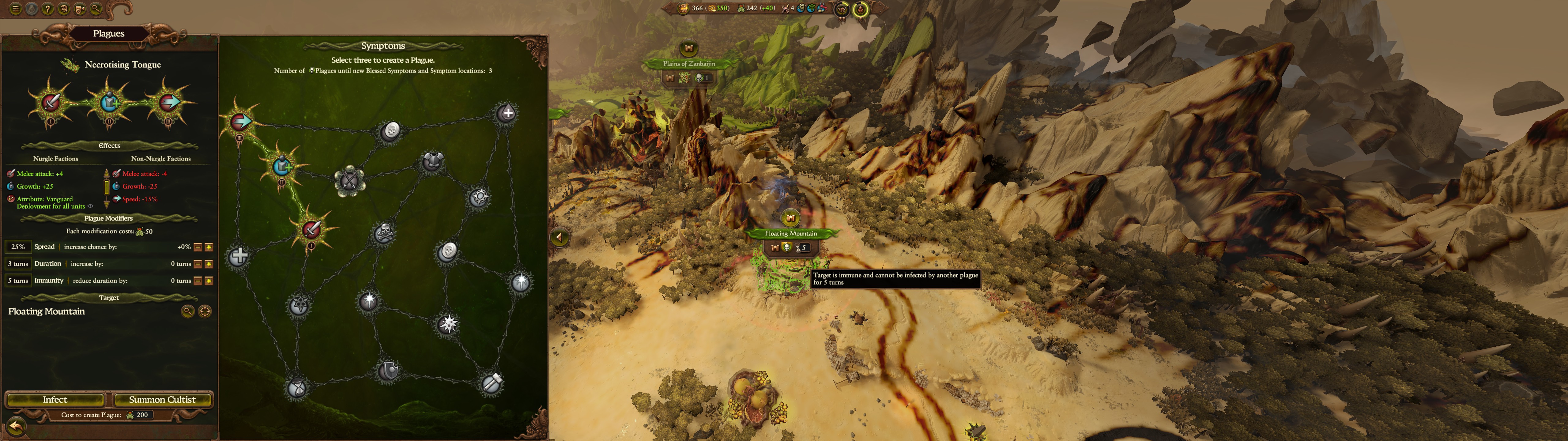This screenshot has width=1568, height=441.
Task: Select the sword melee symptom node in the tree
Action: point(311,229)
